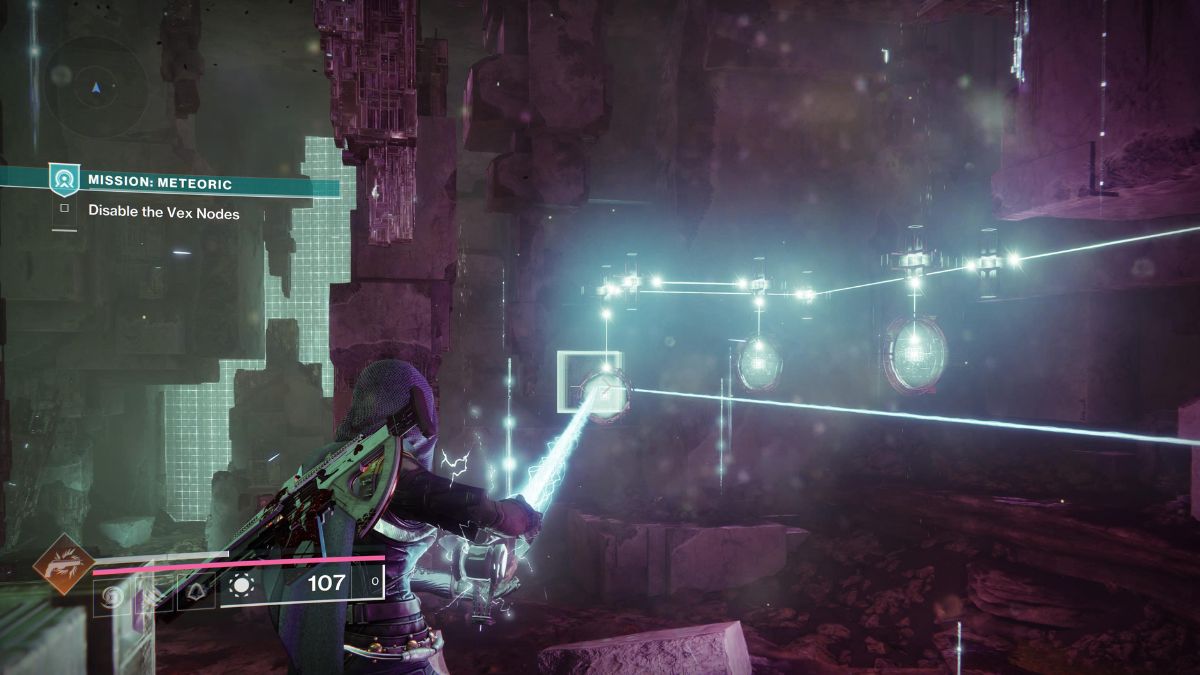The image size is (1200, 675).
Task: Select the mission shield emblem icon
Action: coord(65,180)
